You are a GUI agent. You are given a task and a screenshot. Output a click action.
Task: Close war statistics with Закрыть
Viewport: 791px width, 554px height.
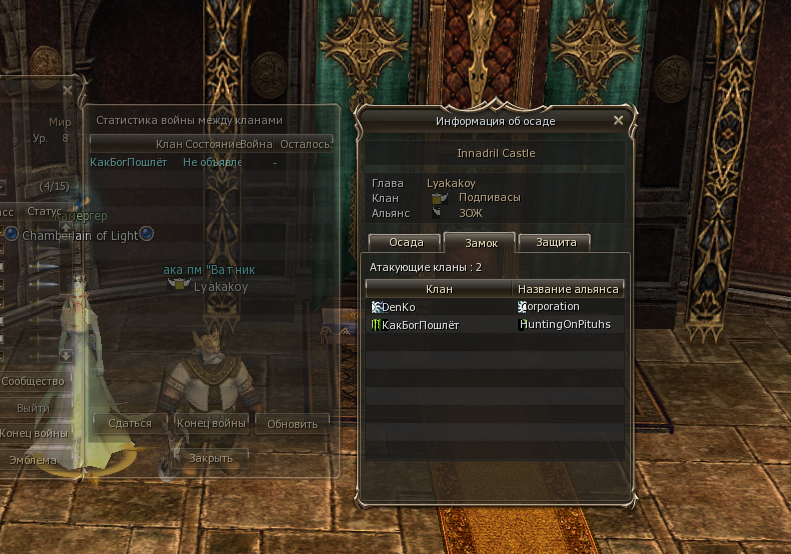211,458
